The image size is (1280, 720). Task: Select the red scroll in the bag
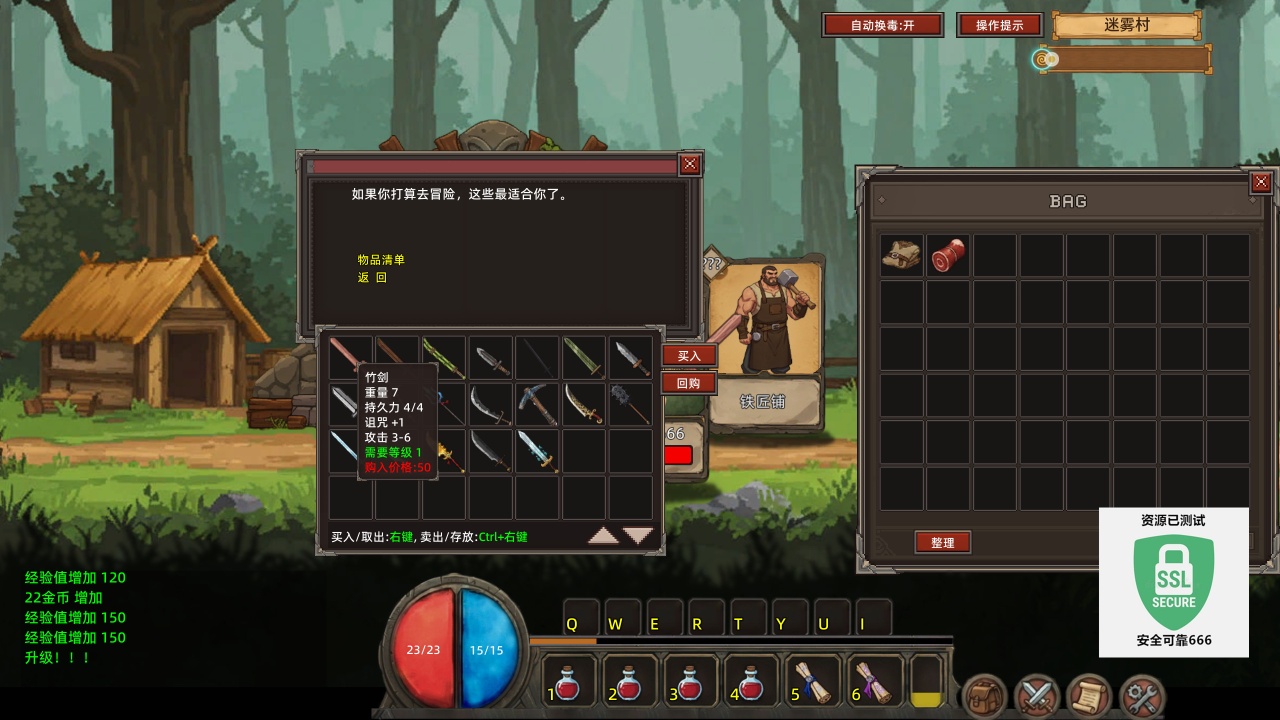click(x=948, y=256)
